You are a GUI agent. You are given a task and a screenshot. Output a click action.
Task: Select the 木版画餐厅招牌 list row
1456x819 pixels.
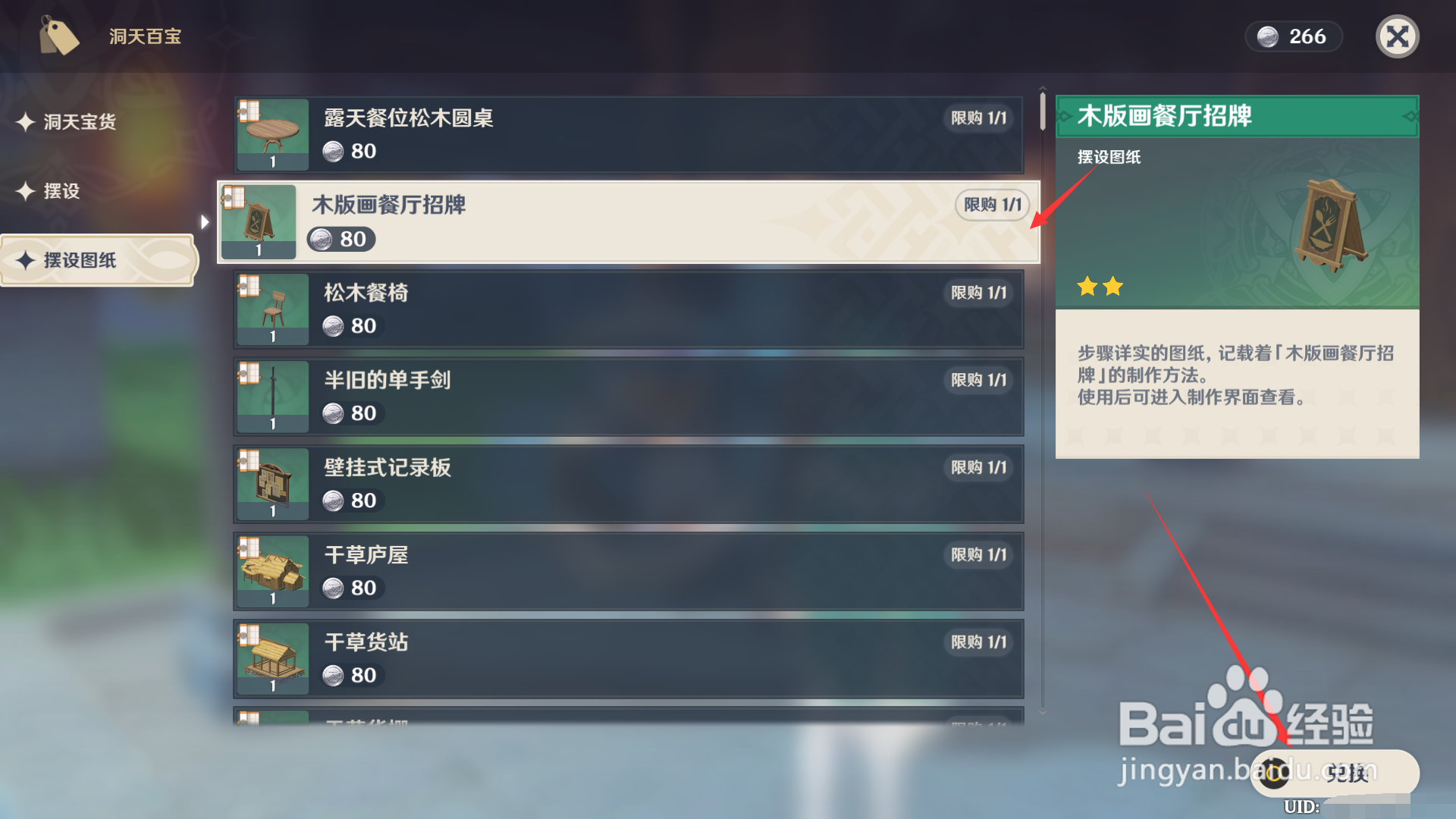coord(628,221)
